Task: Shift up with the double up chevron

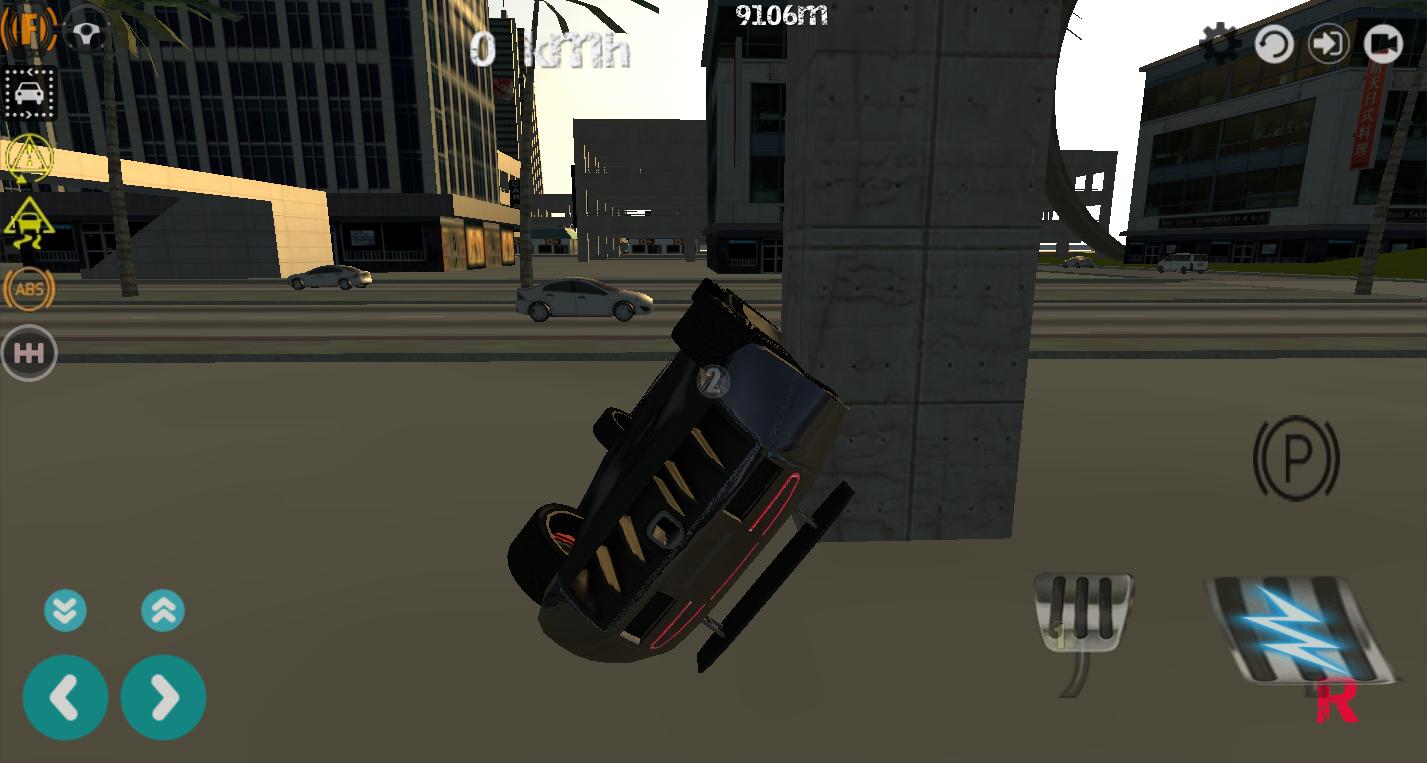Action: (x=163, y=610)
